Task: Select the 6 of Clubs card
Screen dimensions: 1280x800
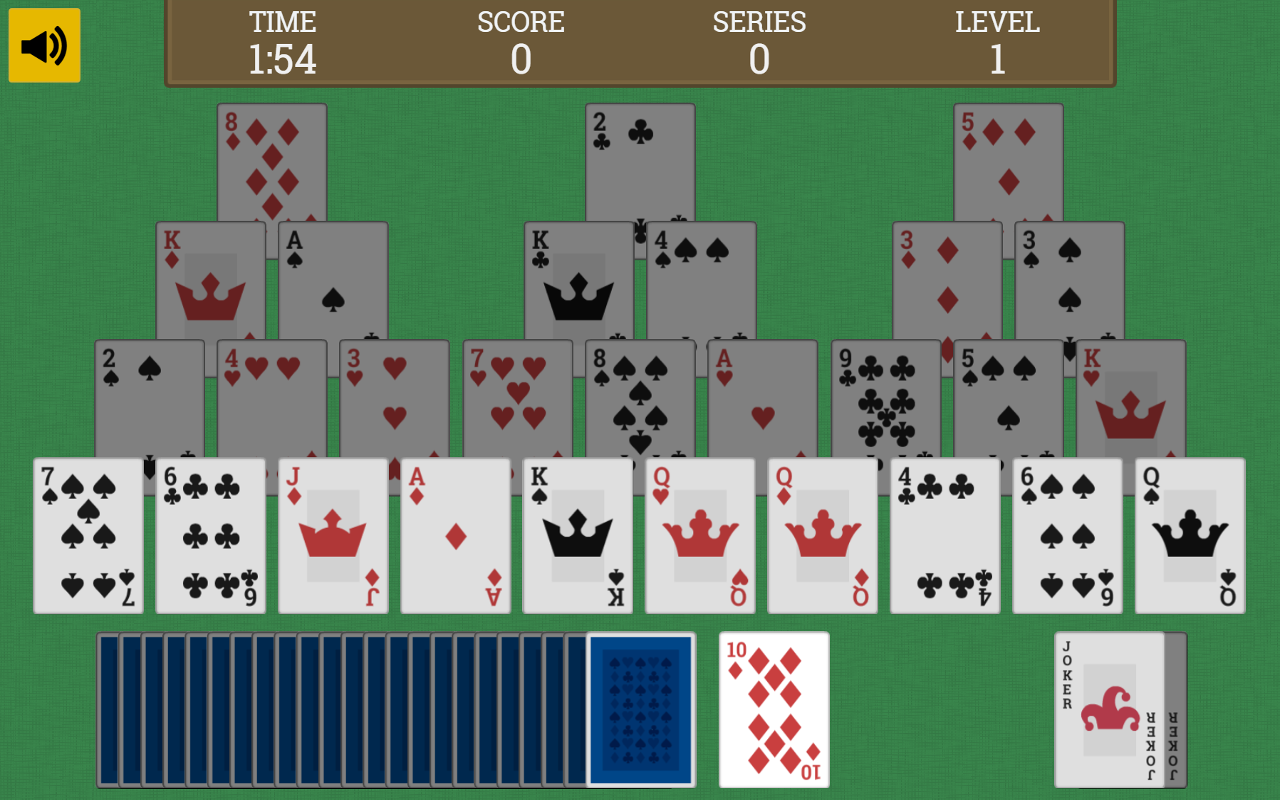Action: (x=210, y=535)
